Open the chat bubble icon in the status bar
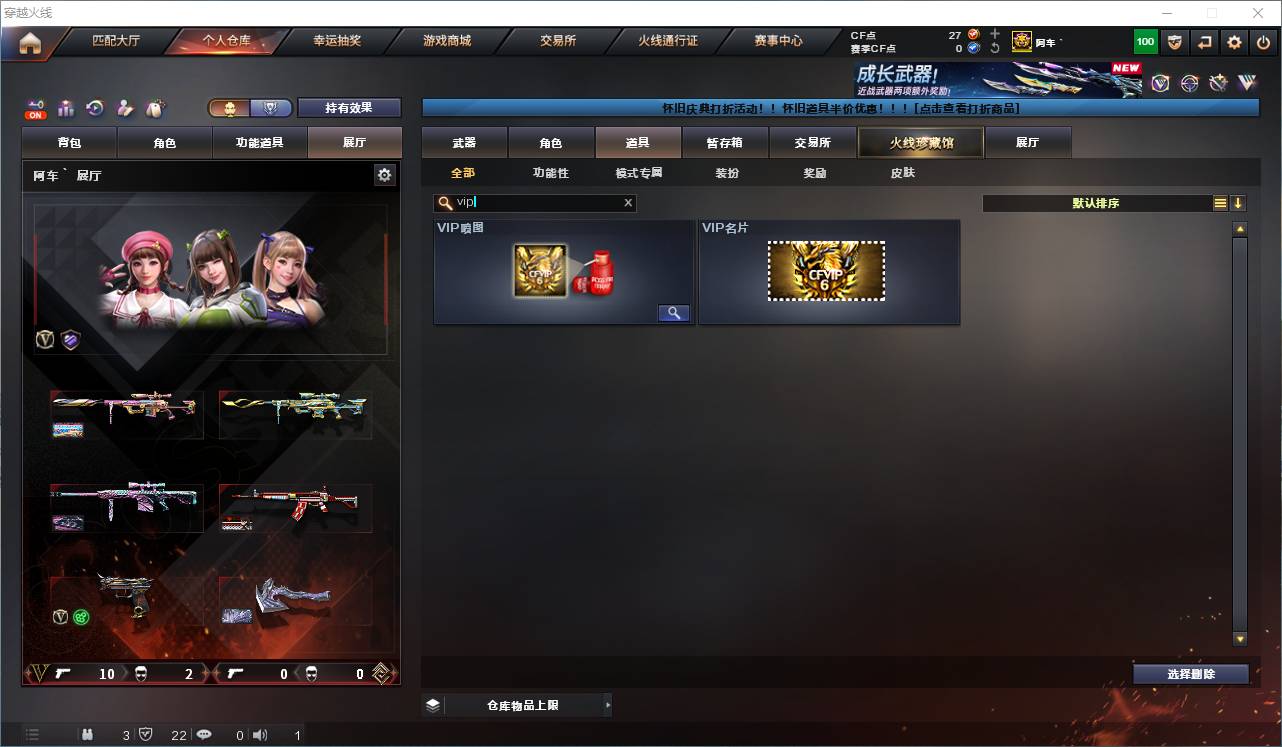1282x747 pixels. coord(203,734)
